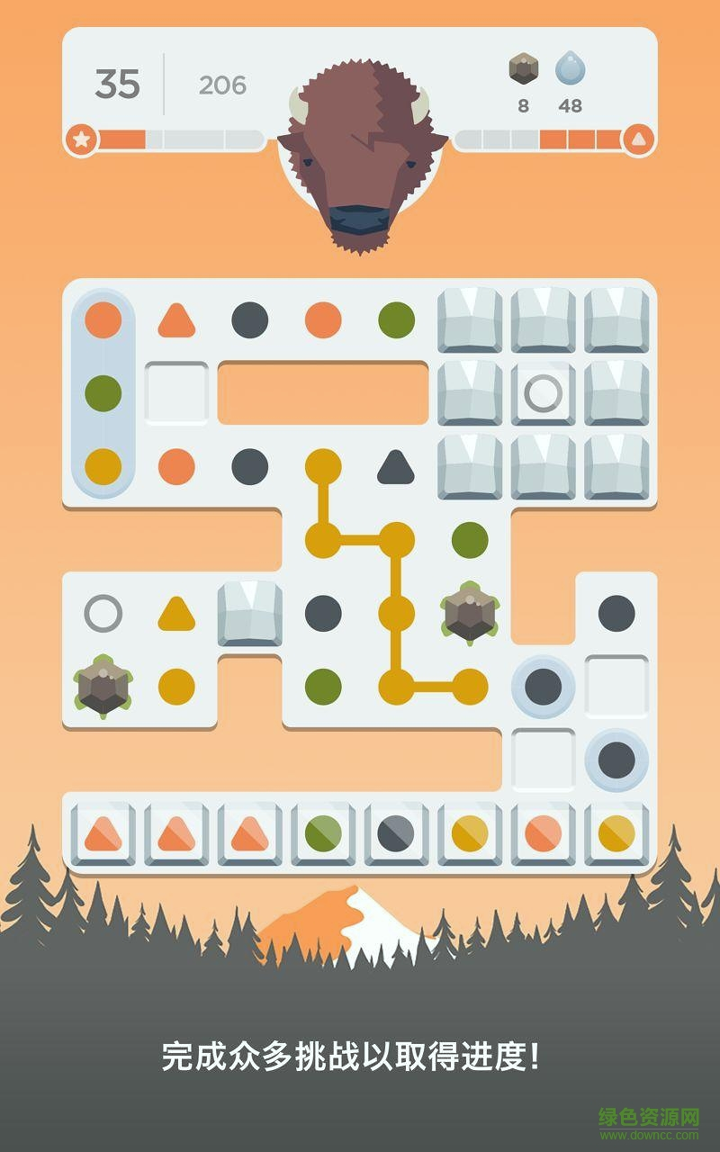Select the white ring inside the ice blocks
Viewport: 720px width, 1152px height.
(543, 393)
